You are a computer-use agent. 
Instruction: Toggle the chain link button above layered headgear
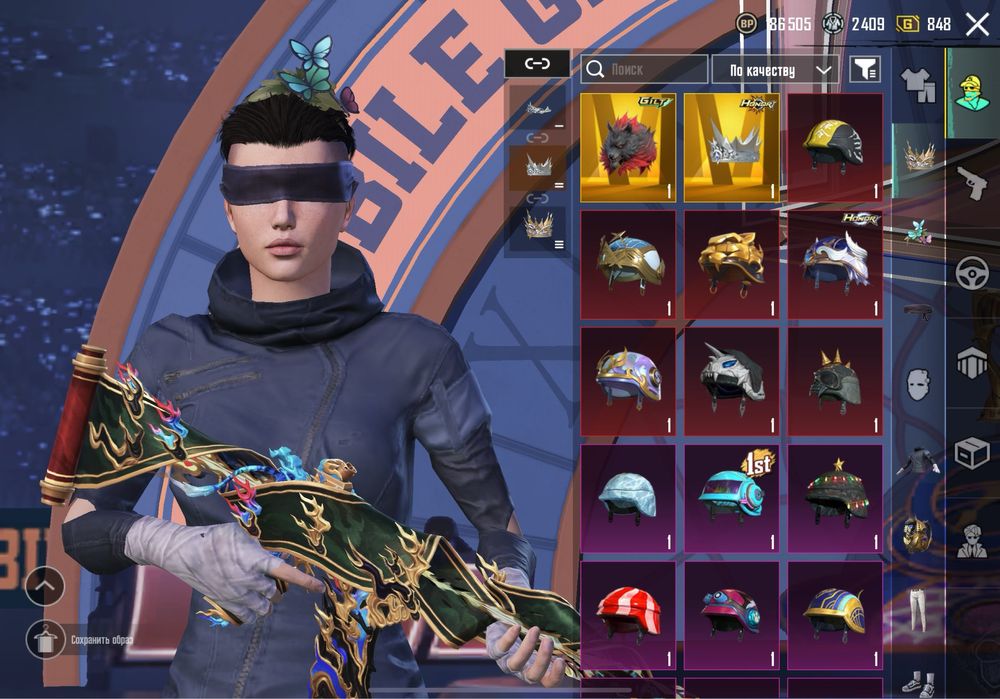(537, 64)
